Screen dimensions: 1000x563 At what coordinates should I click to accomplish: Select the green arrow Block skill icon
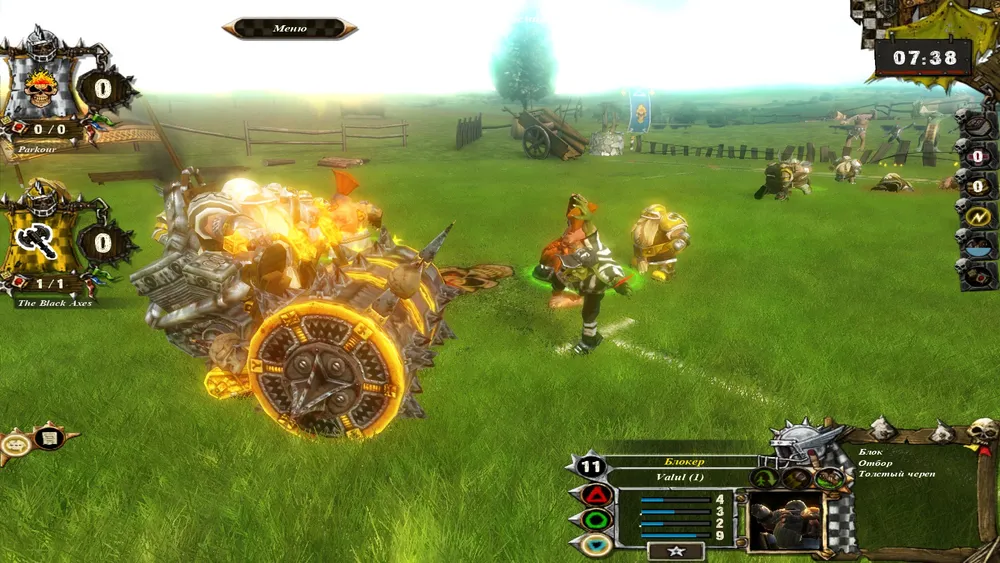click(x=765, y=478)
